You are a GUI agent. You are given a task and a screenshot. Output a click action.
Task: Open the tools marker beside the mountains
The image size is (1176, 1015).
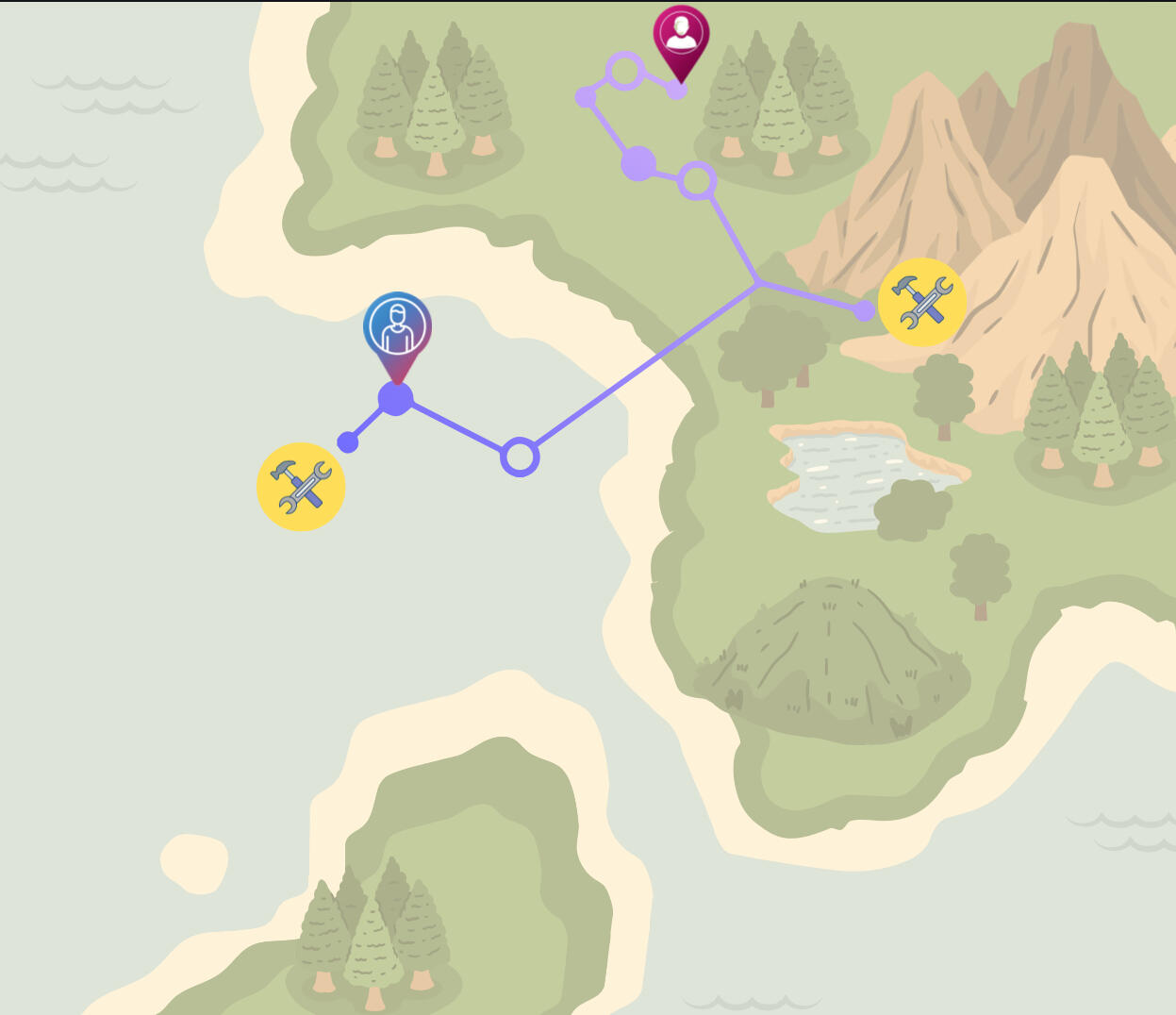[x=921, y=302]
